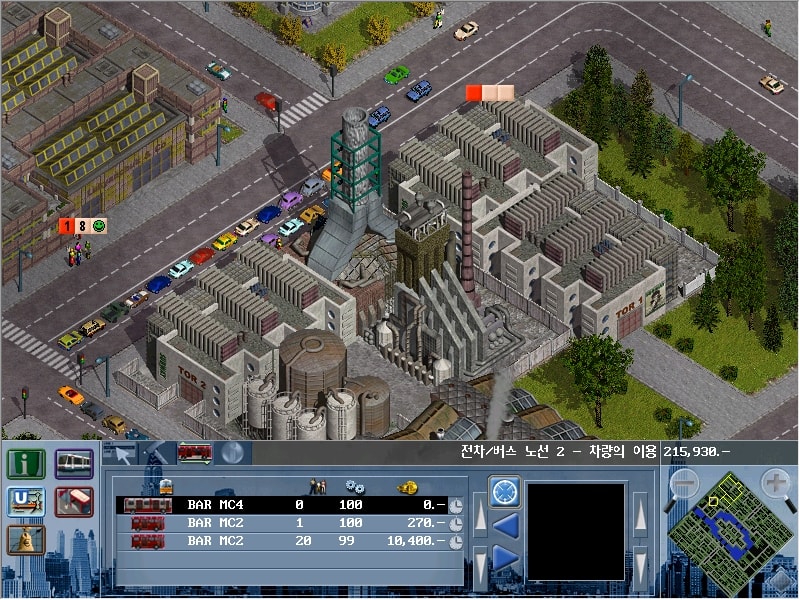The image size is (800, 600).
Task: Select the BAR MC2 row with 20 passengers
Action: [x=280, y=541]
